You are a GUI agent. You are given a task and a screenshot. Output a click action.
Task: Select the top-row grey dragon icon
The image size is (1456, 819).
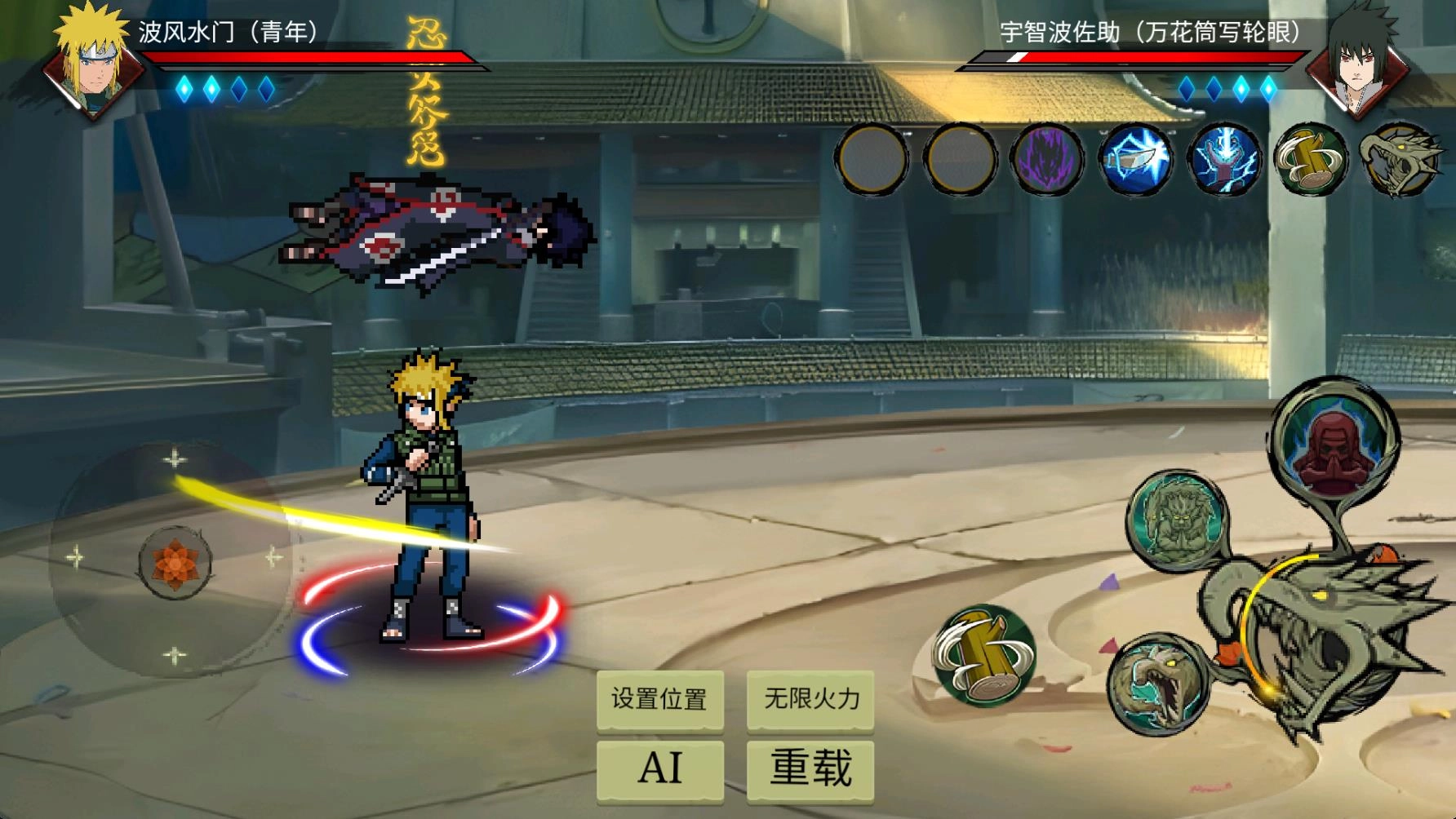pos(1396,159)
